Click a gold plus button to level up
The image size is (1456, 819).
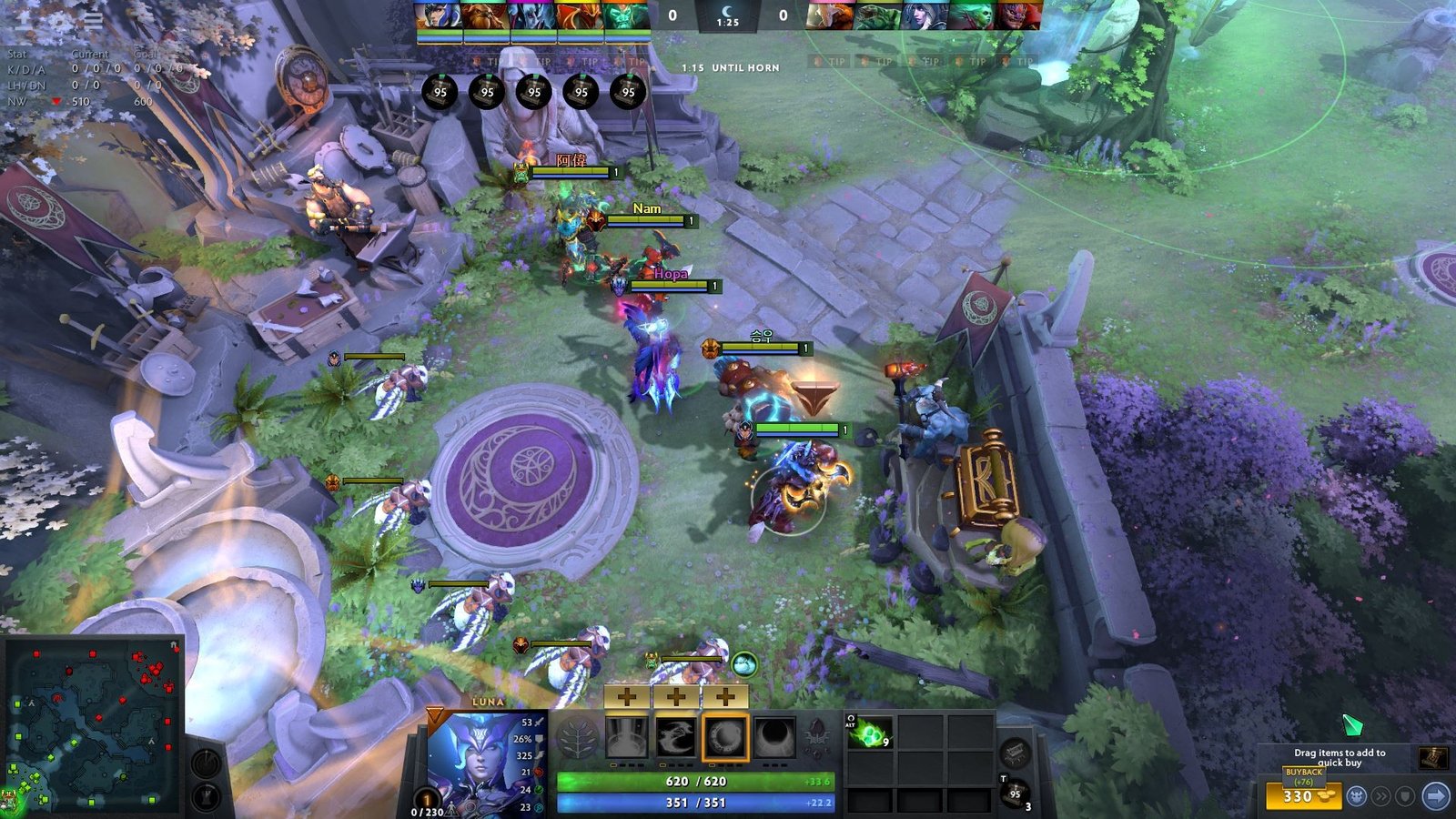point(626,698)
